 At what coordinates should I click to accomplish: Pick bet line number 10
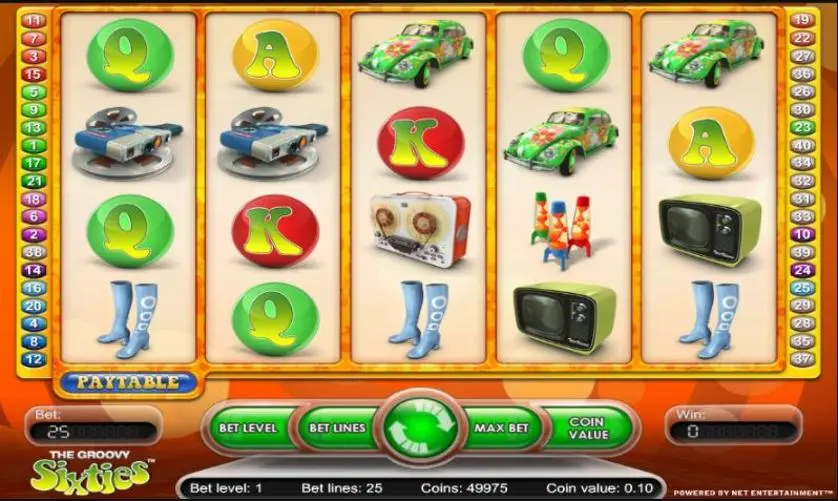803,234
